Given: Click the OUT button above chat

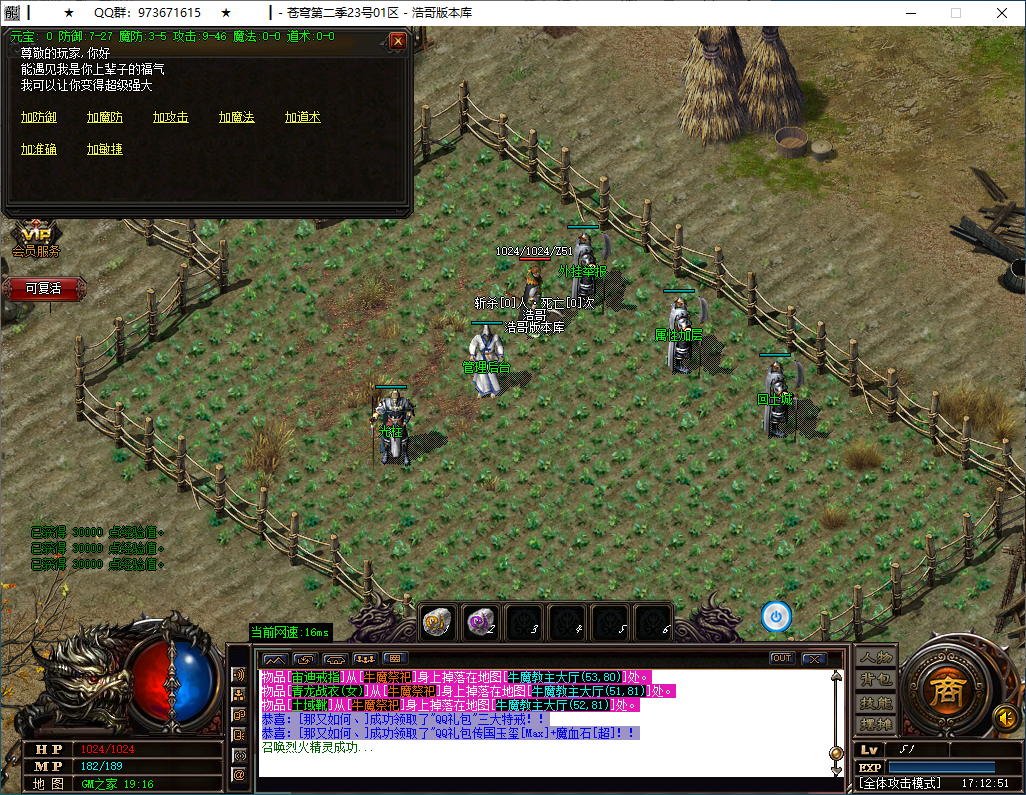Looking at the screenshot, I should (781, 658).
